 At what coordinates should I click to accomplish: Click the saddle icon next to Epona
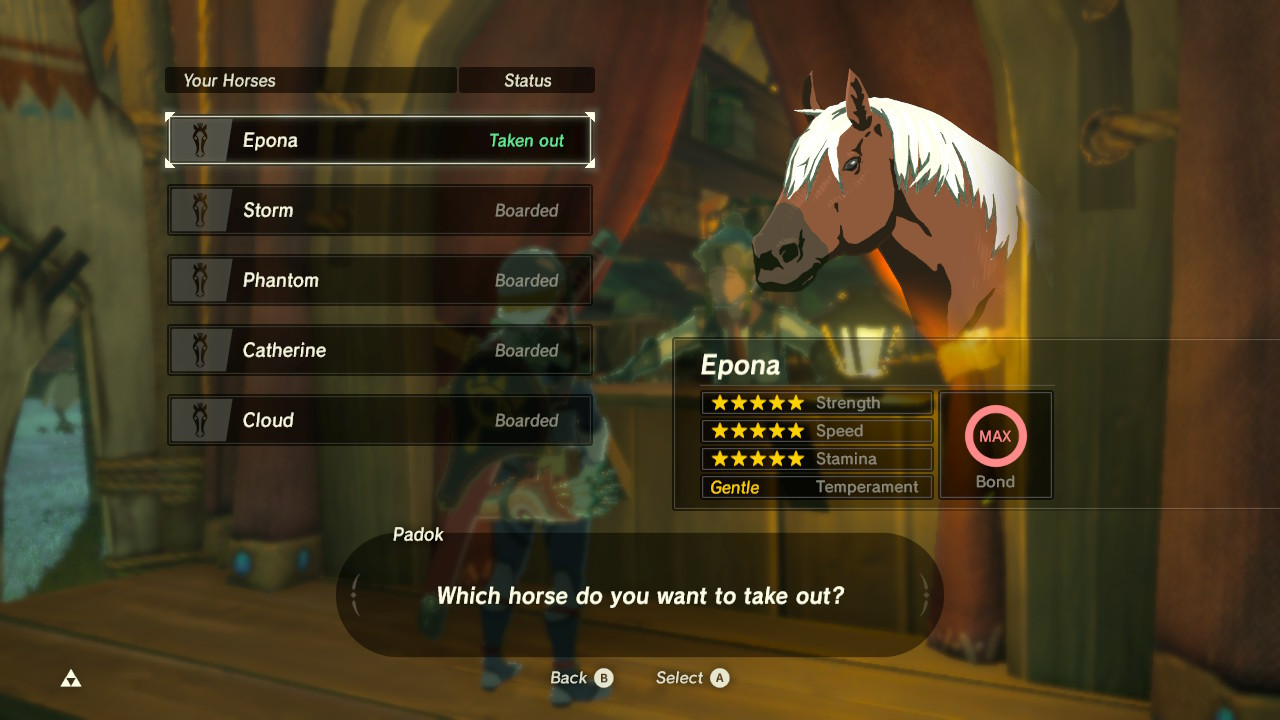coord(200,140)
